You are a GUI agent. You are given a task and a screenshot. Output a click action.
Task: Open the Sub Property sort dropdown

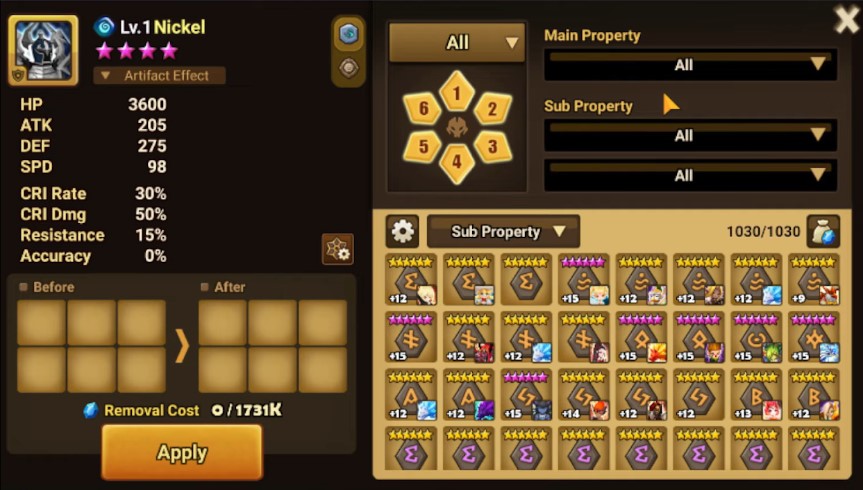tap(503, 232)
